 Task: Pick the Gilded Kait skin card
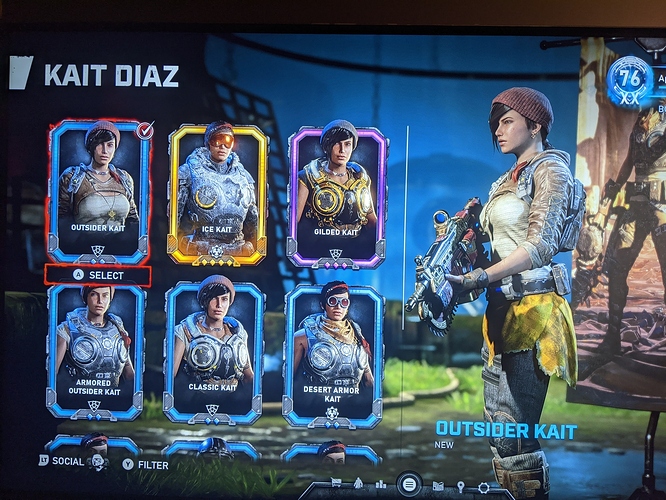tap(336, 195)
